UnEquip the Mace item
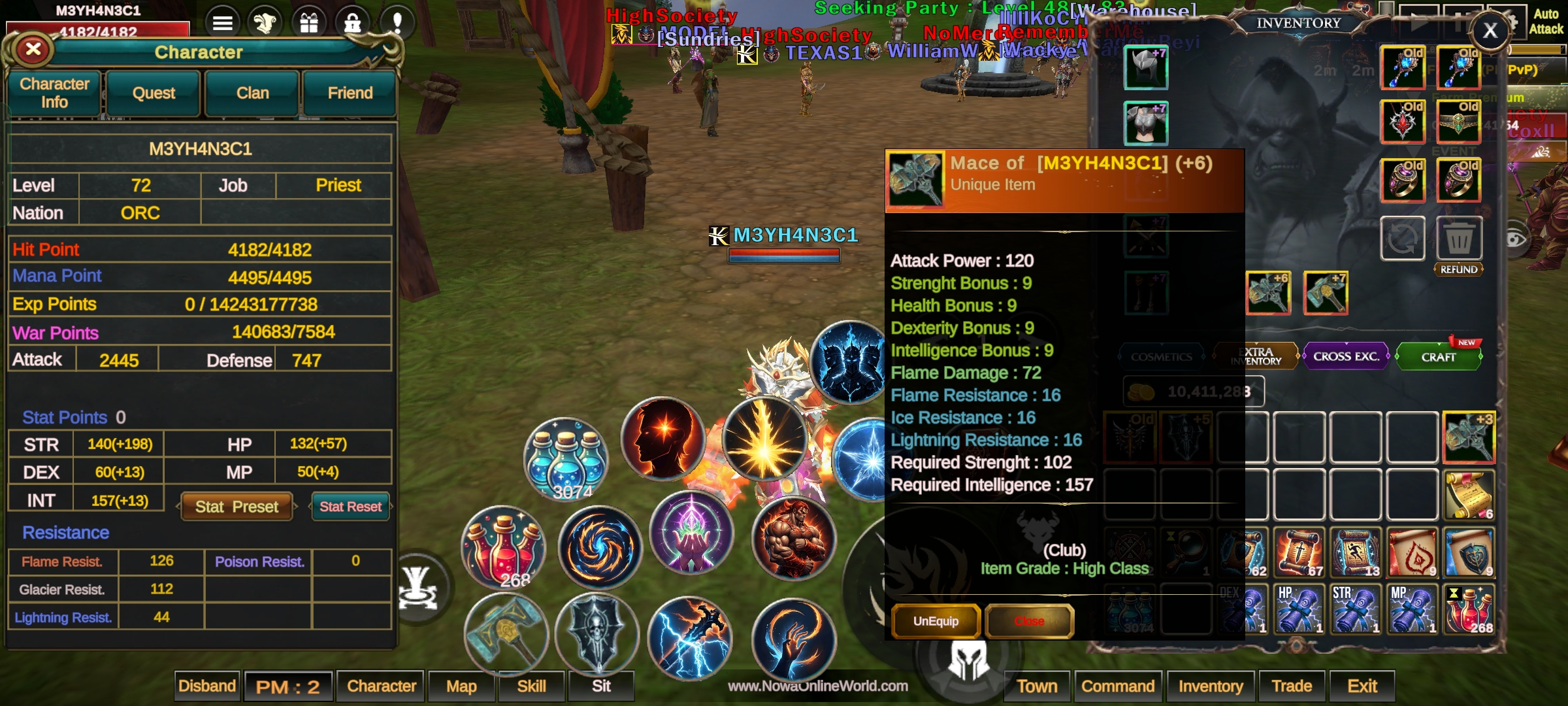This screenshot has width=1568, height=706. pyautogui.click(x=936, y=621)
